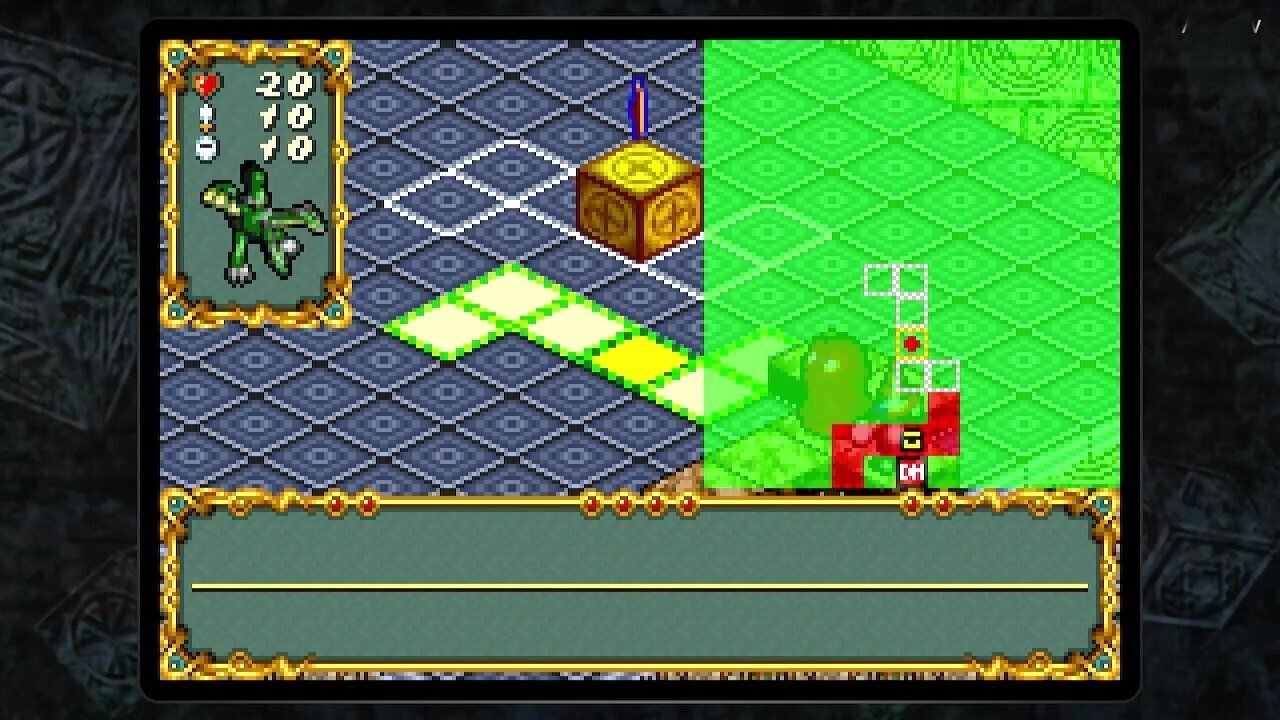Select the HP value showing 20

pyautogui.click(x=285, y=83)
